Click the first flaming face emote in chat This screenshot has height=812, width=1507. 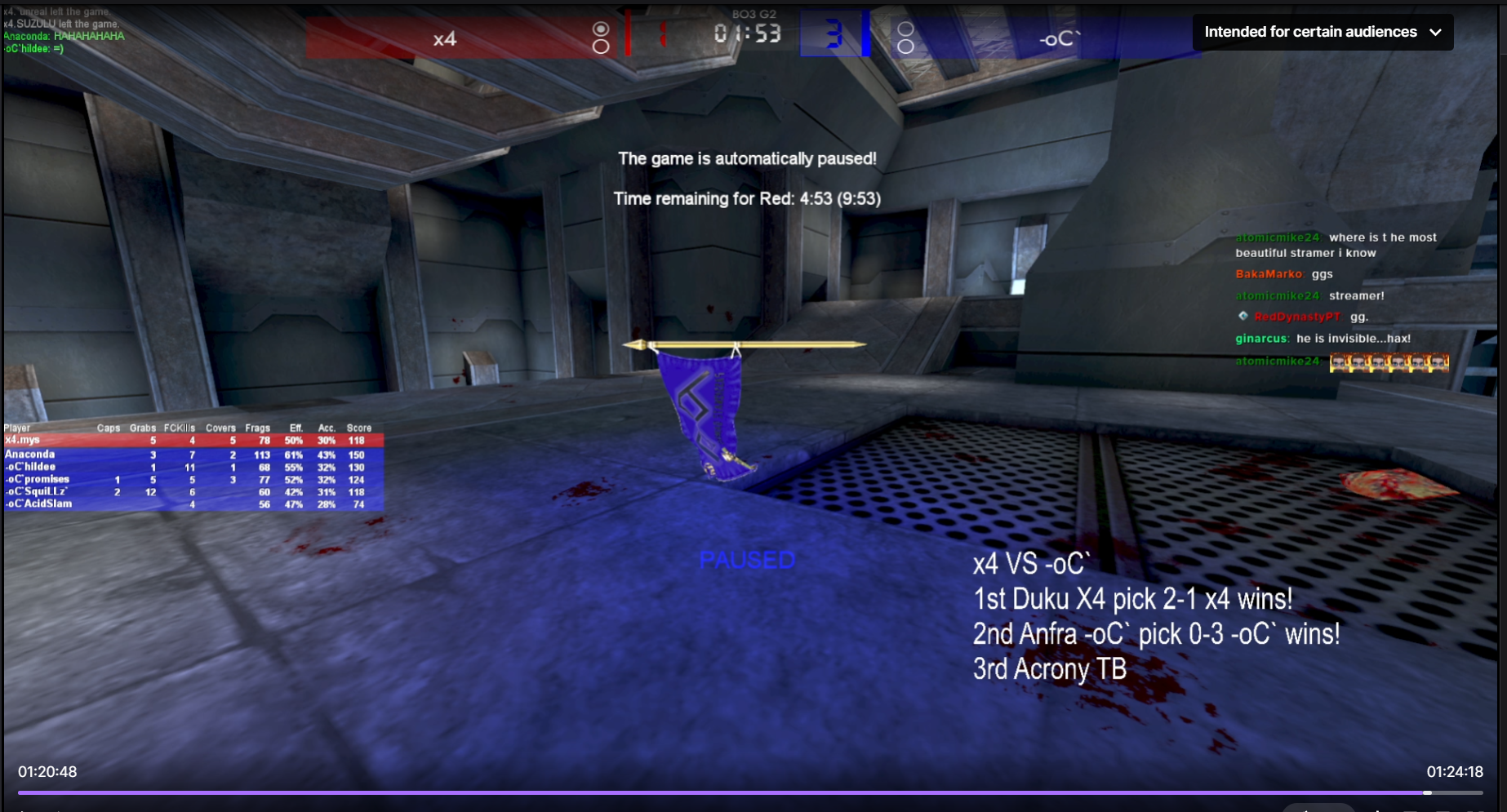pyautogui.click(x=1340, y=362)
